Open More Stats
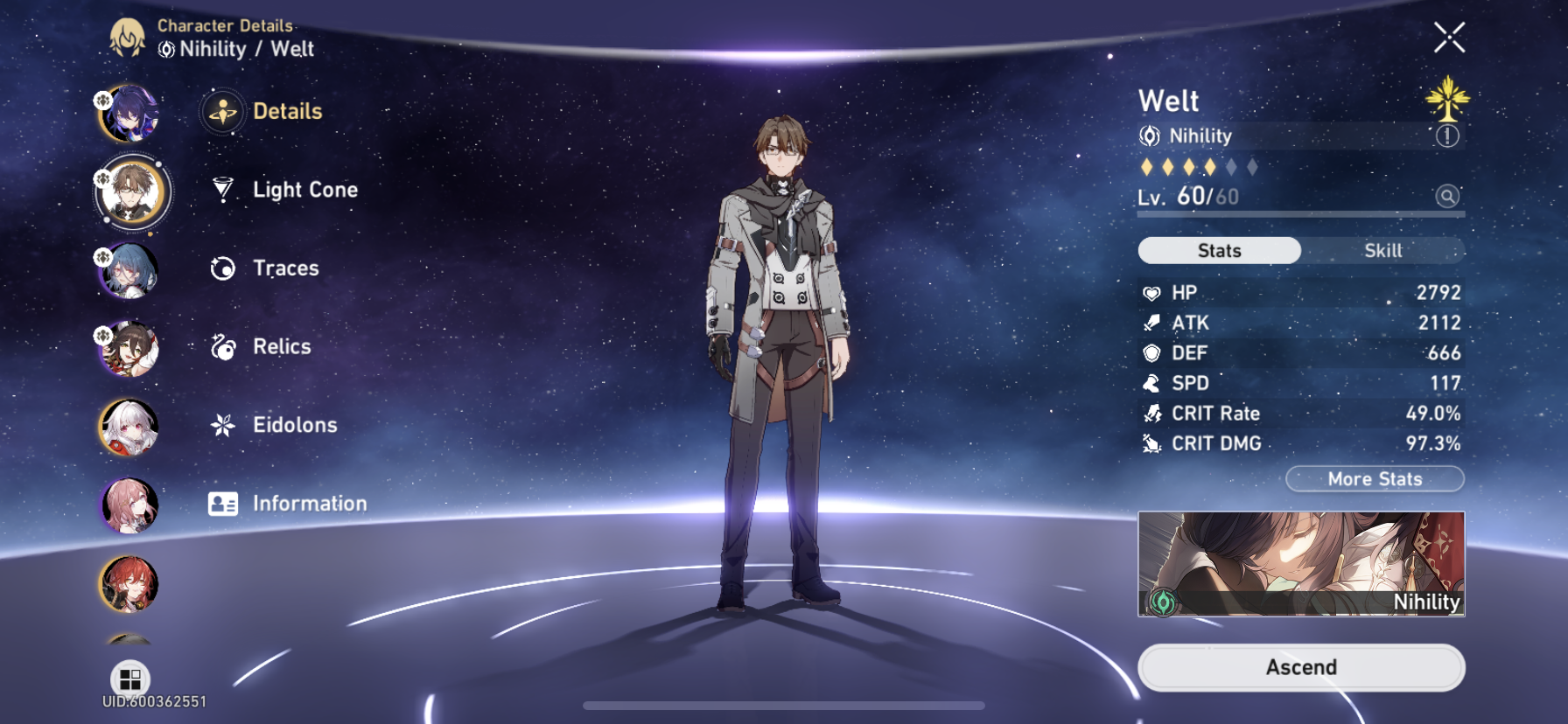The width and height of the screenshot is (1568, 724). coord(1375,479)
